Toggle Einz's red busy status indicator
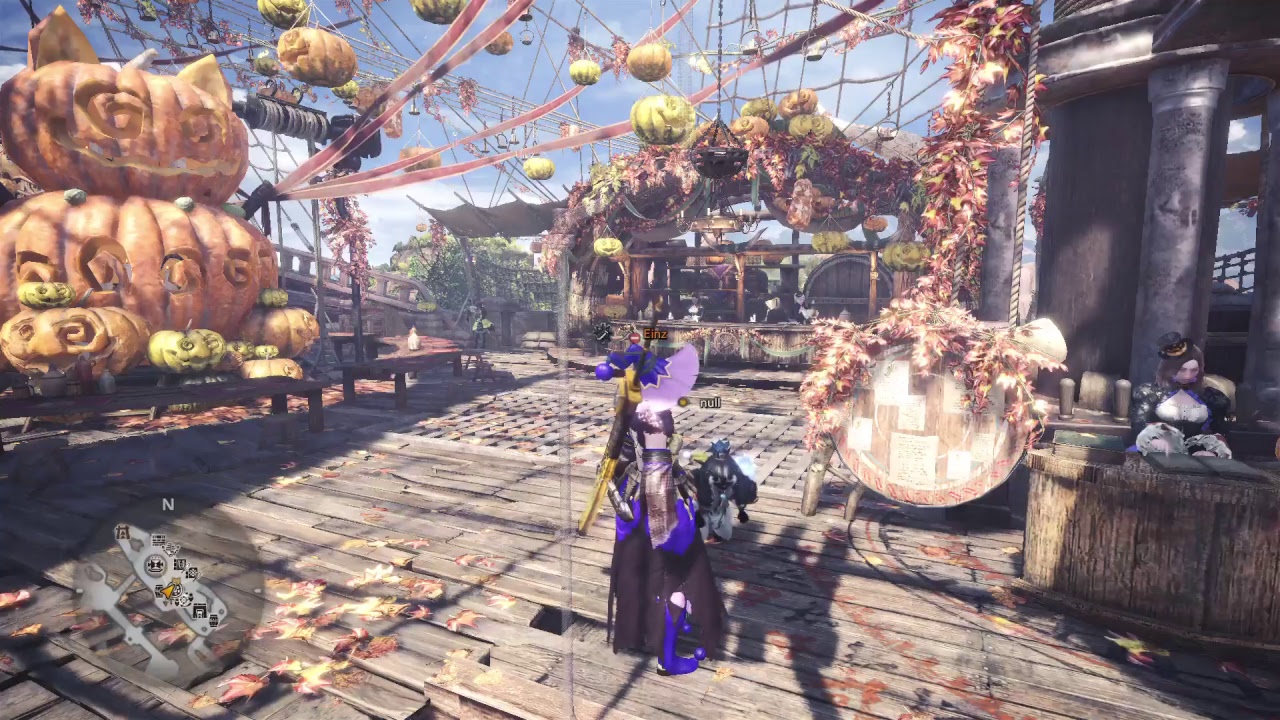 [x=636, y=338]
